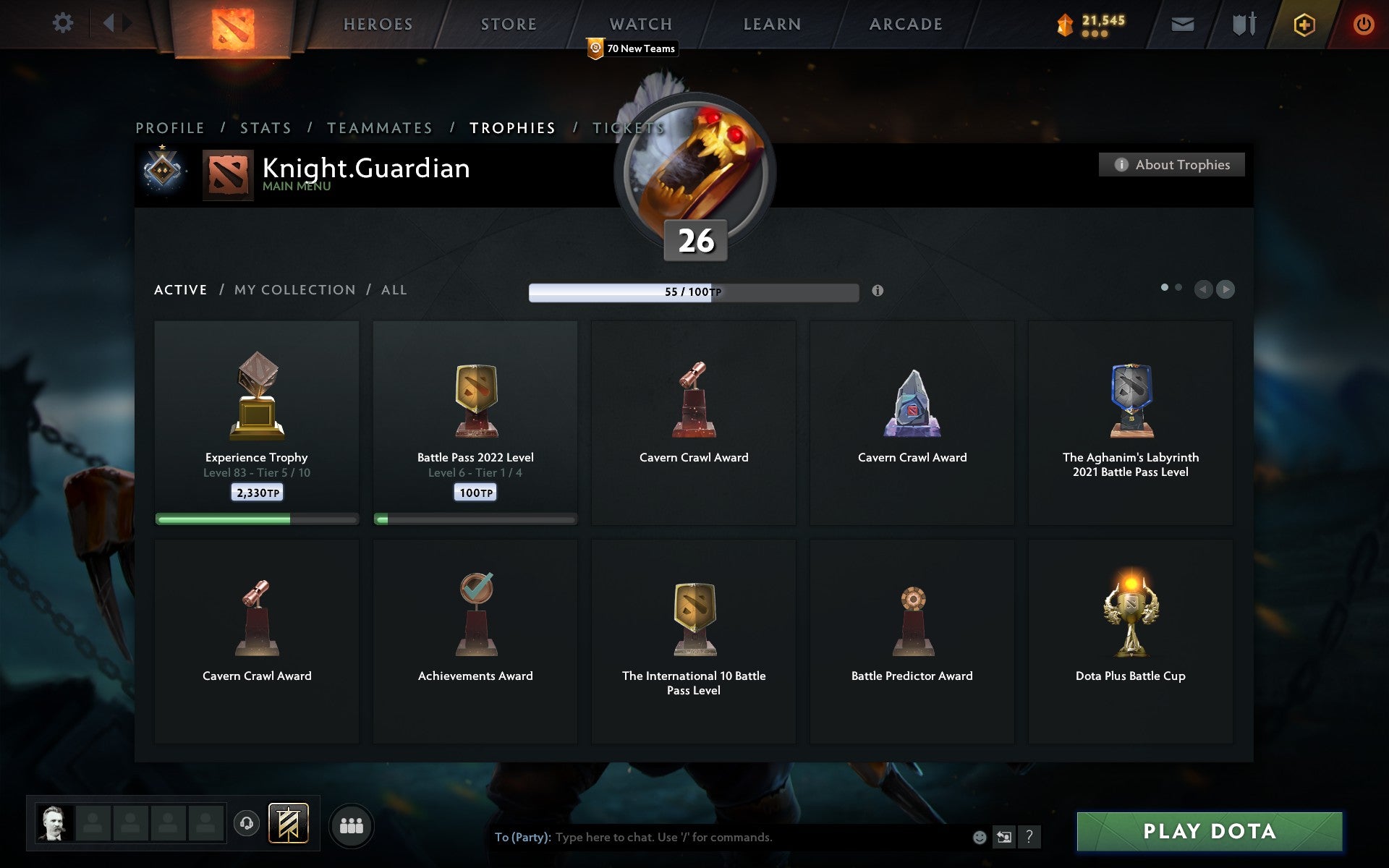This screenshot has width=1389, height=868.
Task: Toggle the chat channel icon beside emoticons
Action: 1003,838
